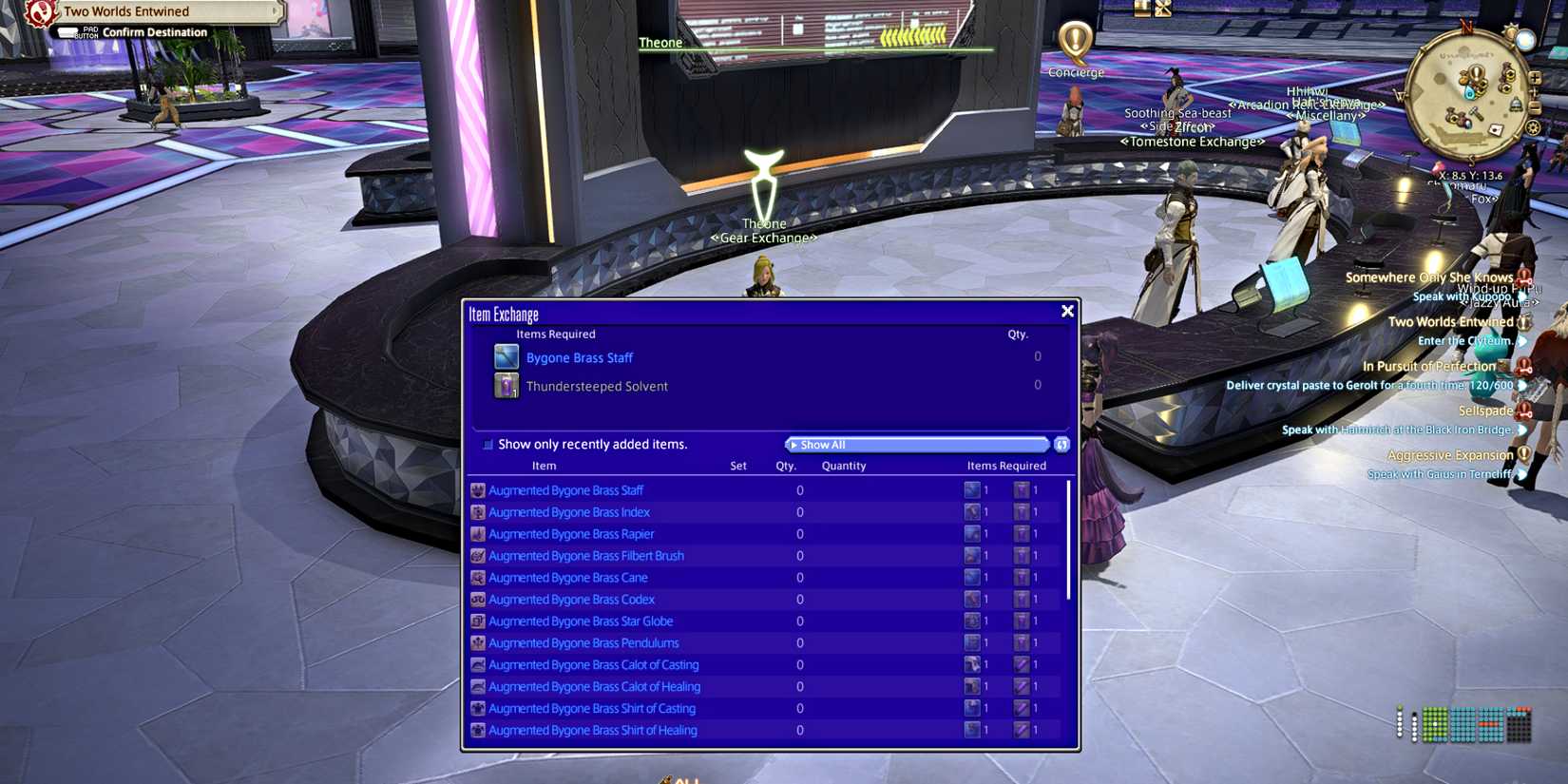
Task: Select Augmented Bygone Brass Star Globe from the list
Action: pyautogui.click(x=581, y=621)
